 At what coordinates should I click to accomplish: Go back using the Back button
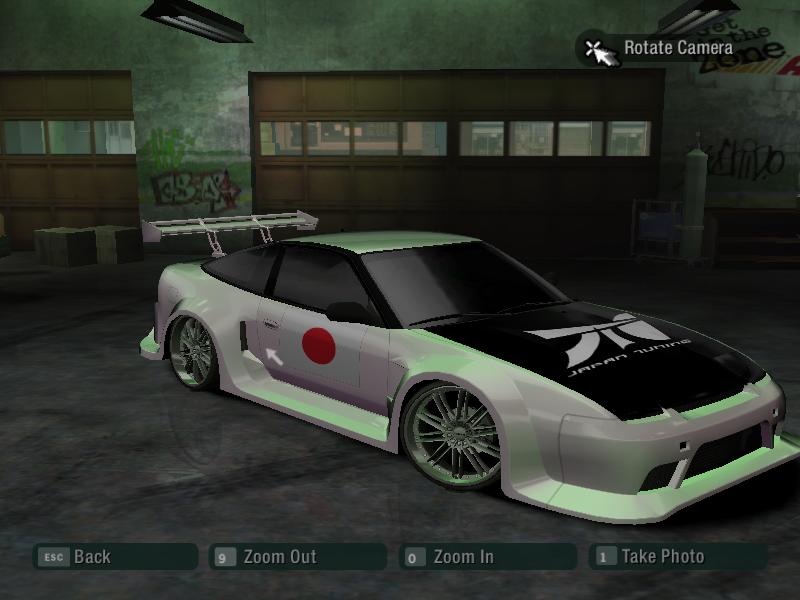(90, 557)
